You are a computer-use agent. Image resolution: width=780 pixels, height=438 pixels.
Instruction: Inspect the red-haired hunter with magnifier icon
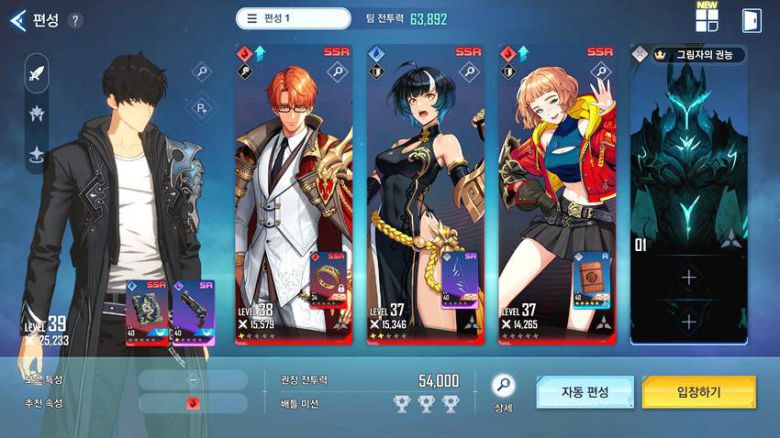337,72
